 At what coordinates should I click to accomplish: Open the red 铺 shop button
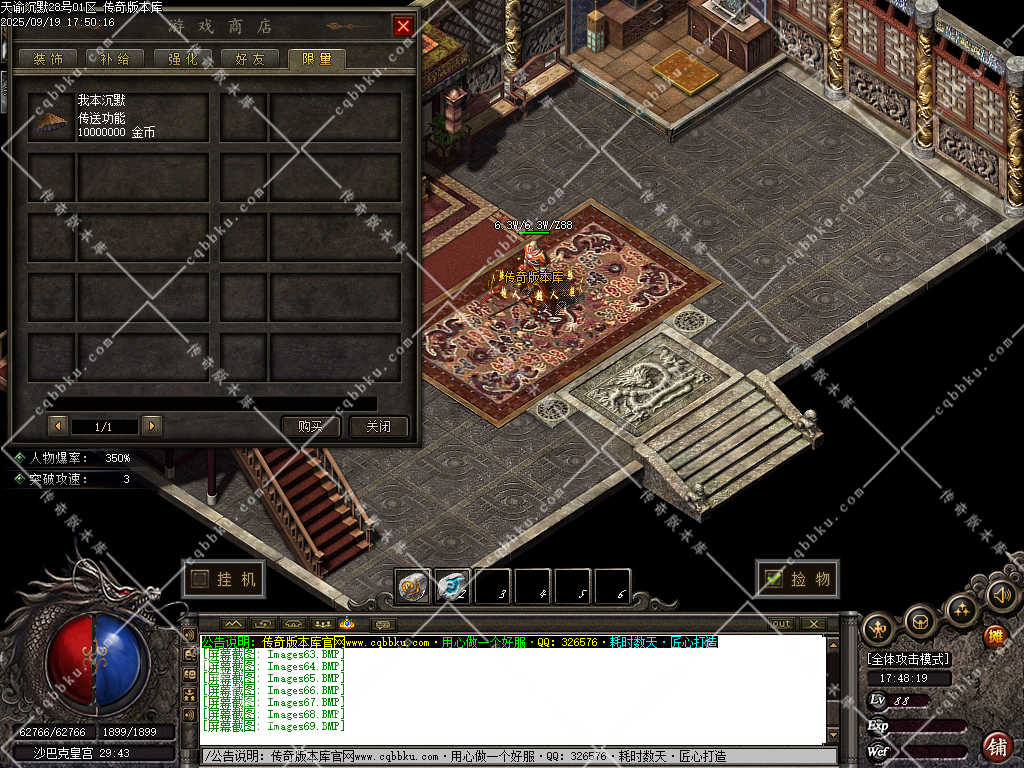coord(997,745)
